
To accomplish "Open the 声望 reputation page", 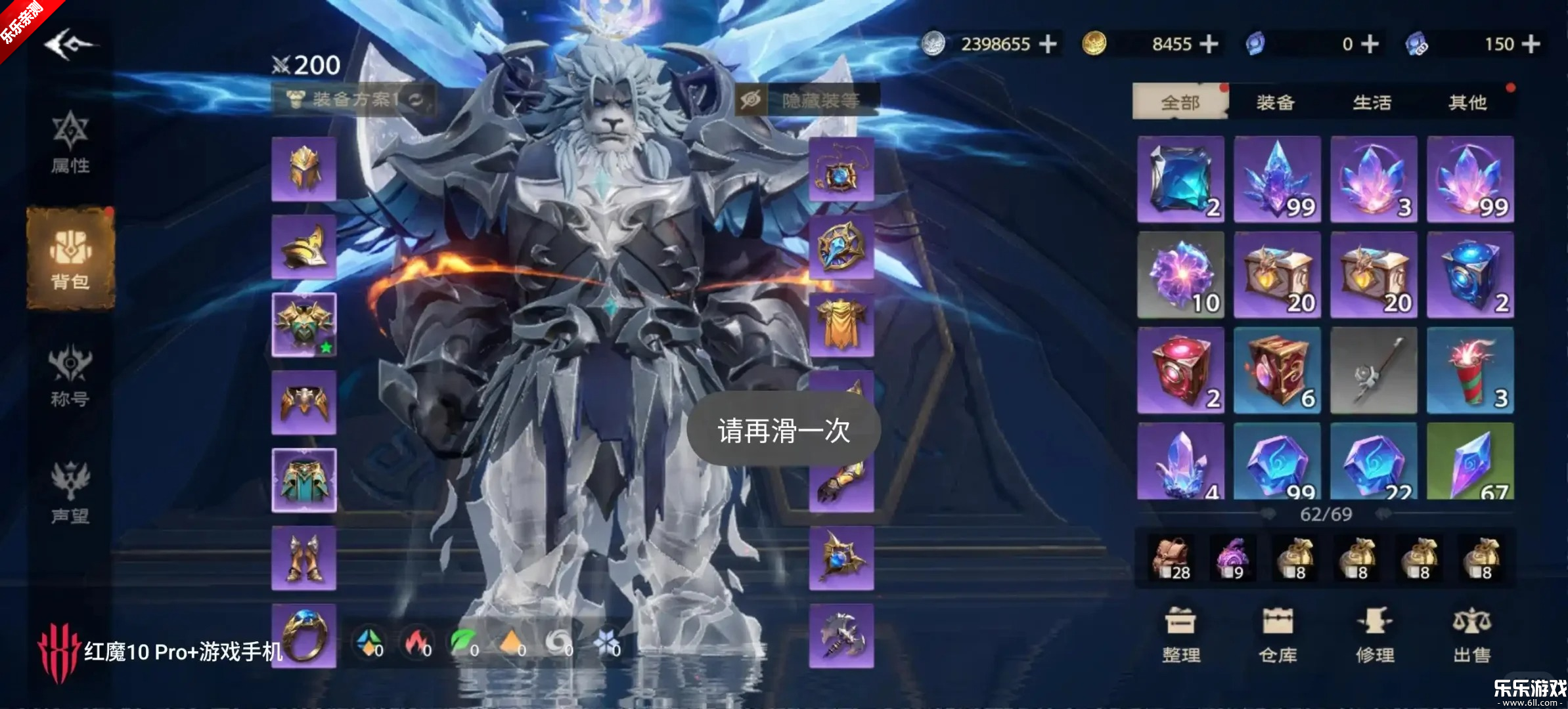I will point(70,494).
